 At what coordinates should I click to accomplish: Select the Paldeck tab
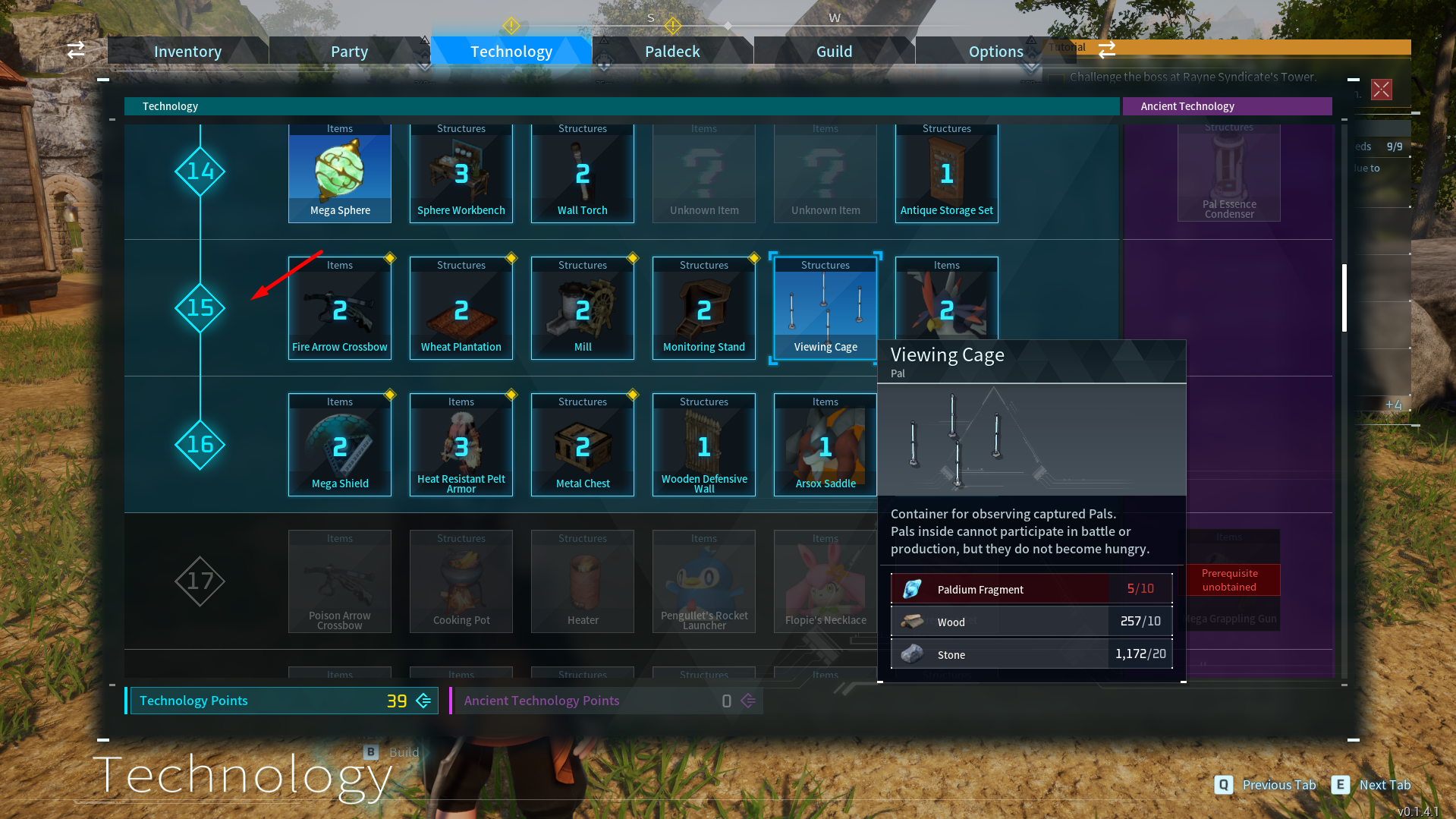tap(672, 52)
